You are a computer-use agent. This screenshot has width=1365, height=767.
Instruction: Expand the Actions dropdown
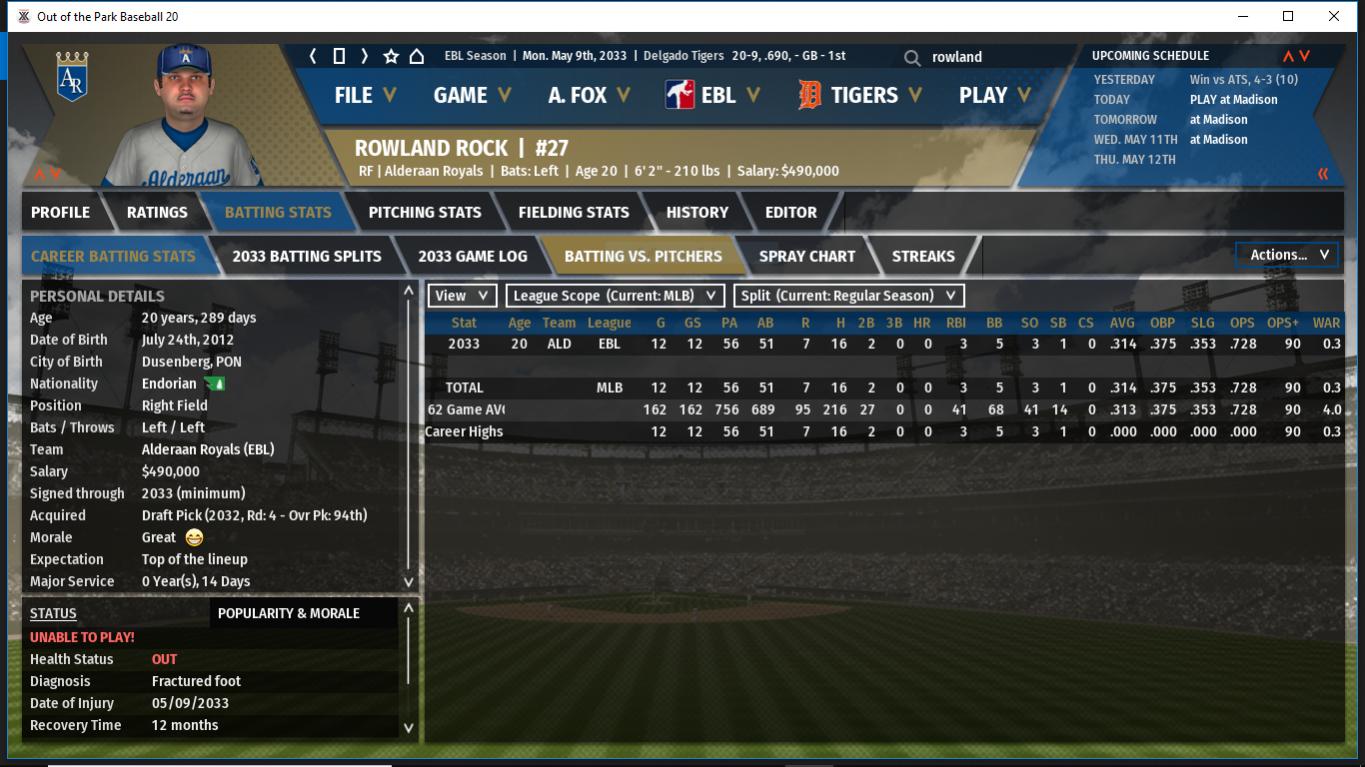(1288, 255)
